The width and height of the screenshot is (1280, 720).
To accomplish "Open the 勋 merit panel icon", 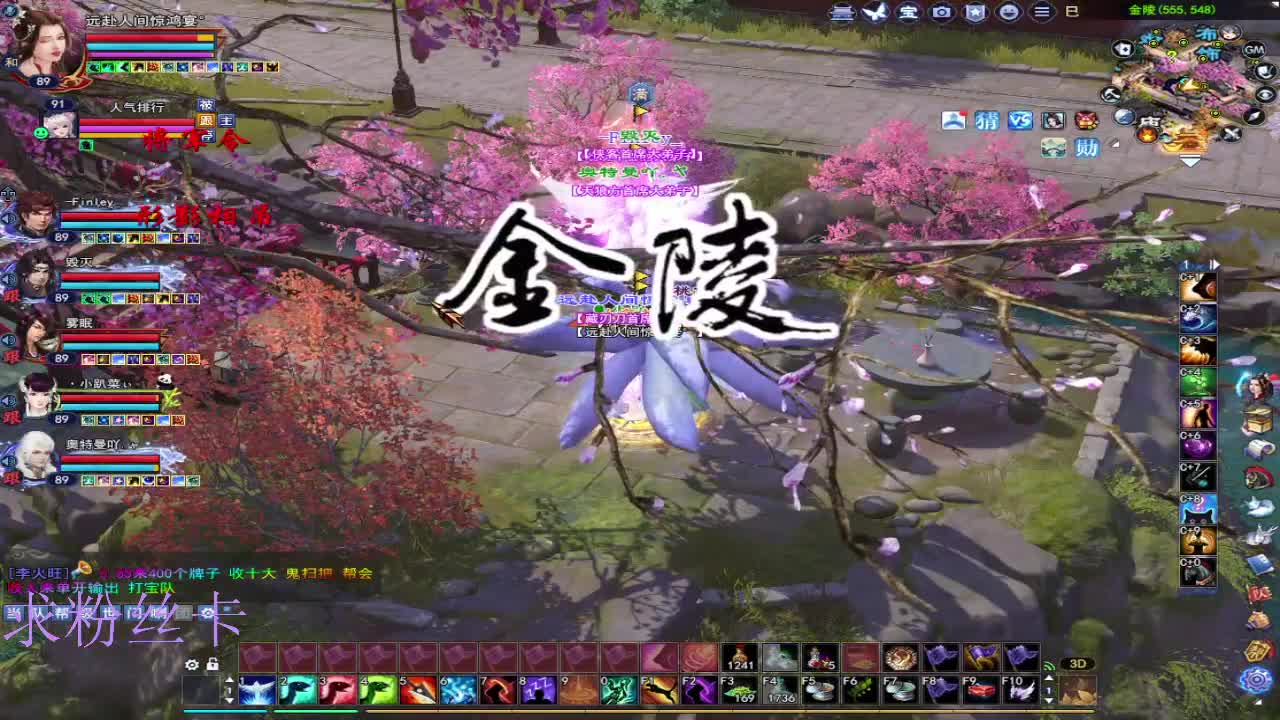I will point(1087,147).
